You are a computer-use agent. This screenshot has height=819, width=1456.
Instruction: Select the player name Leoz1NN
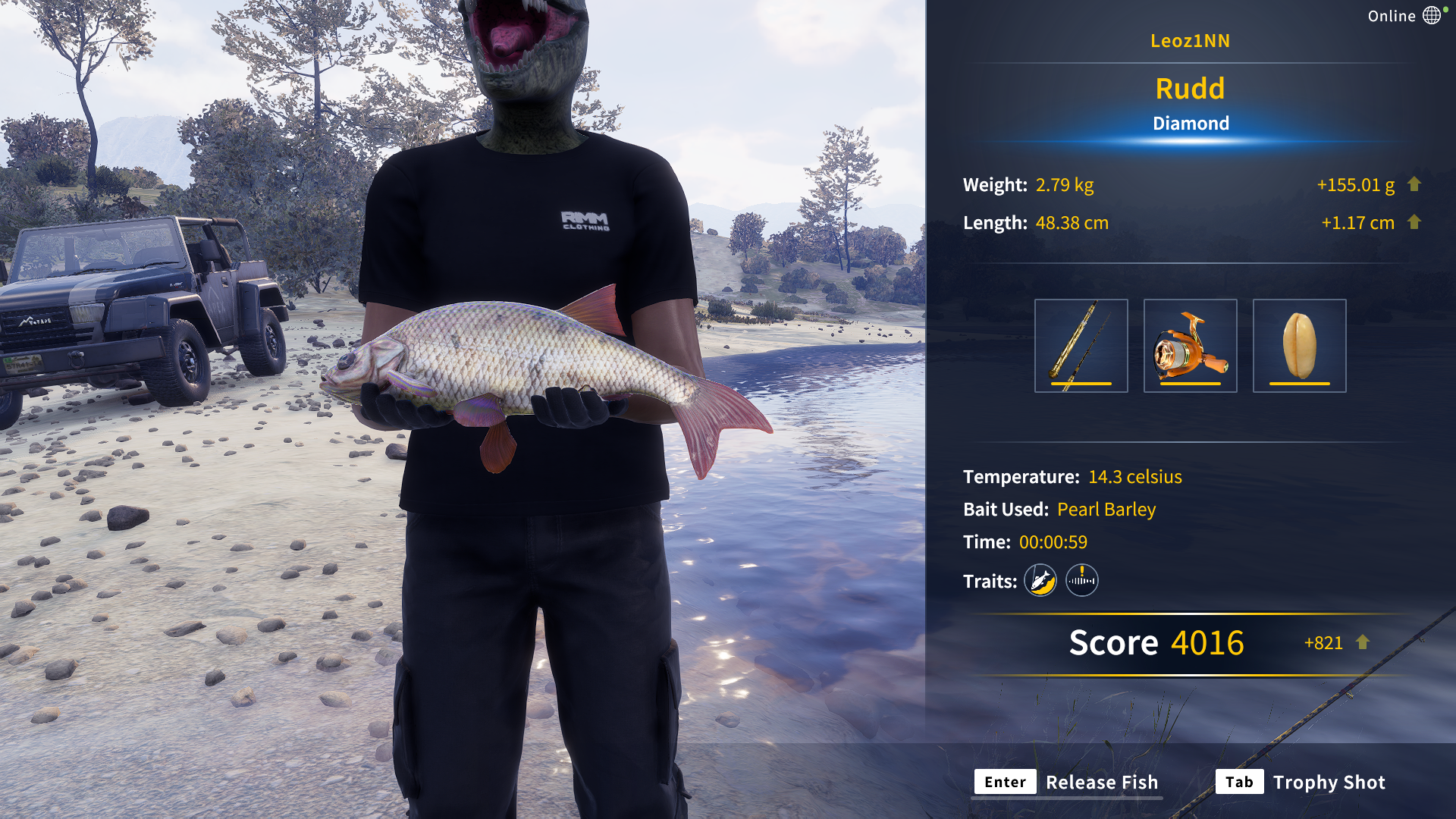1191,41
